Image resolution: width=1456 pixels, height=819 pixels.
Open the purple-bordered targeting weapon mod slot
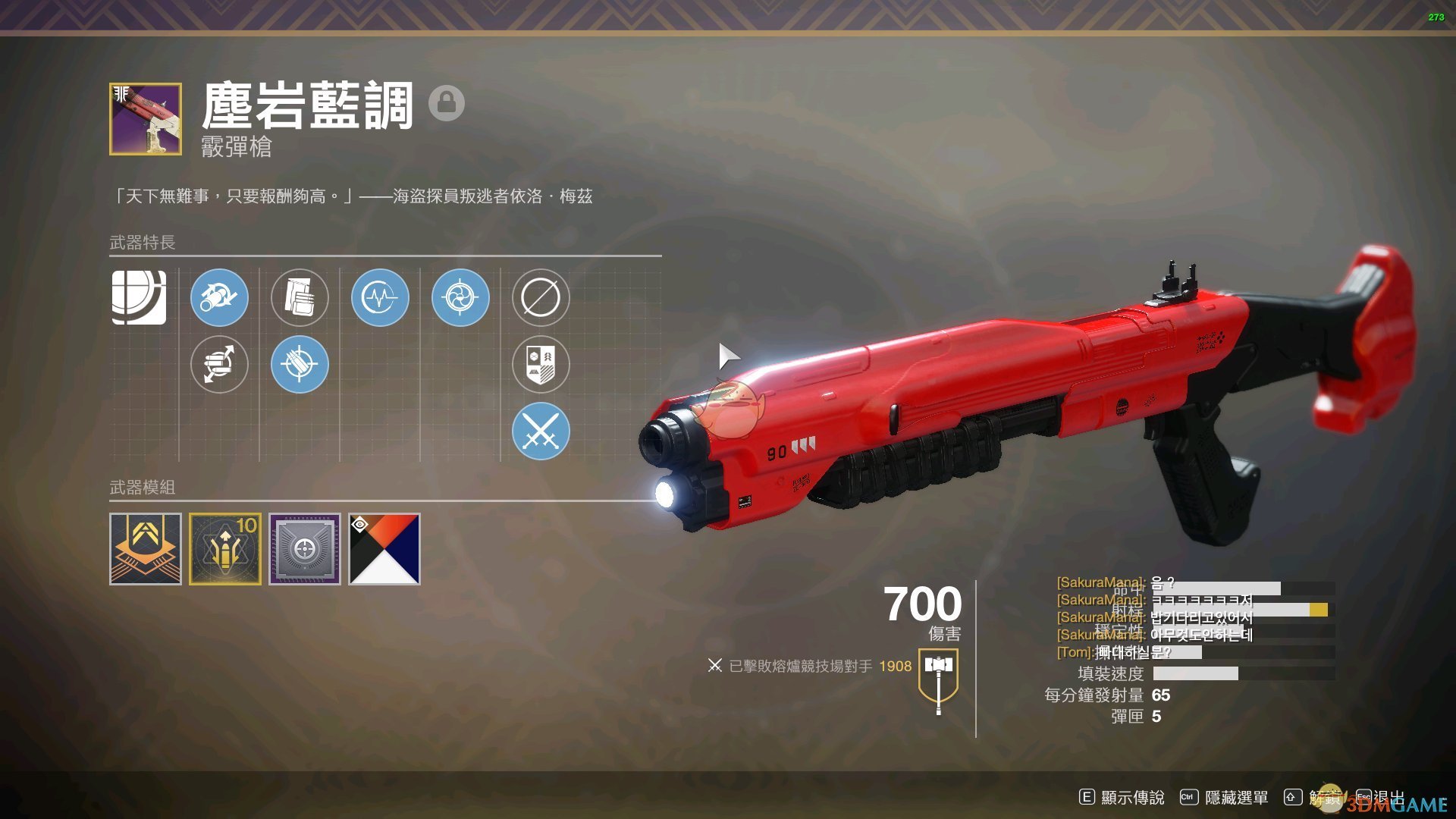305,549
